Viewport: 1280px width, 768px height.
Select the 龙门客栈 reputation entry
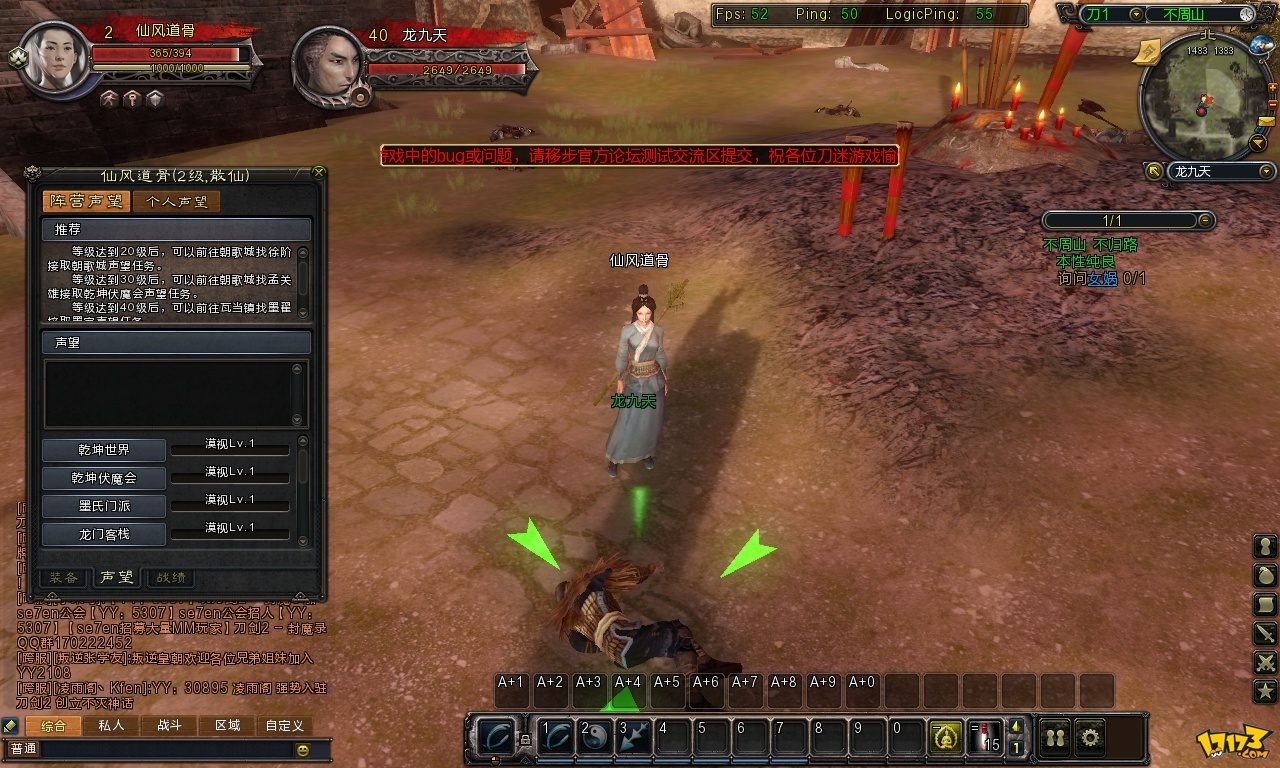[x=104, y=534]
